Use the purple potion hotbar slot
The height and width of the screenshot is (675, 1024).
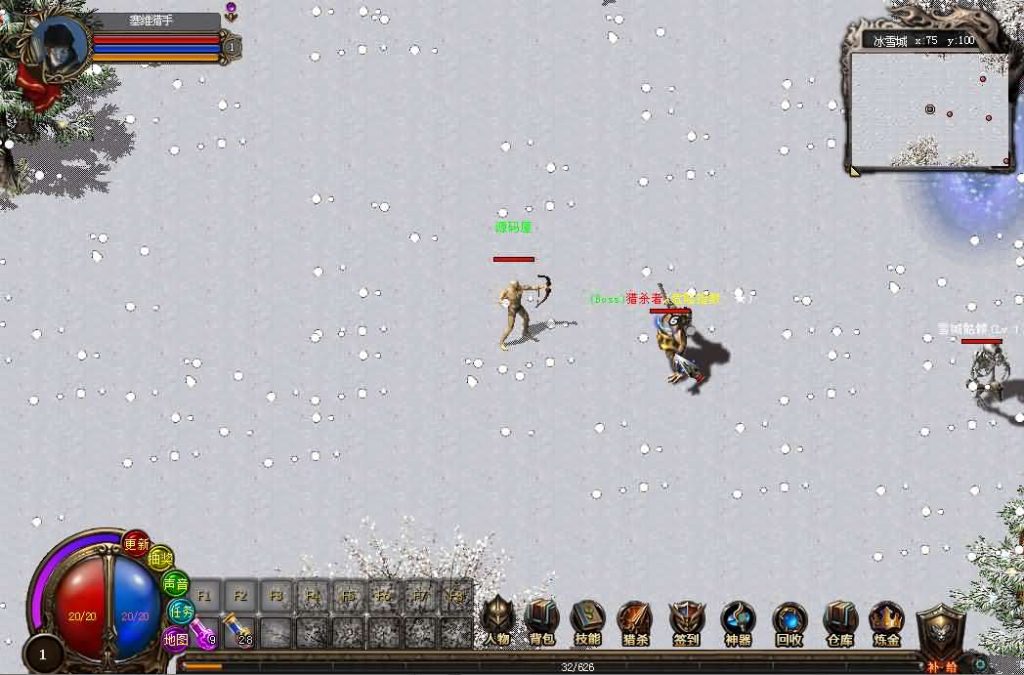tap(205, 632)
